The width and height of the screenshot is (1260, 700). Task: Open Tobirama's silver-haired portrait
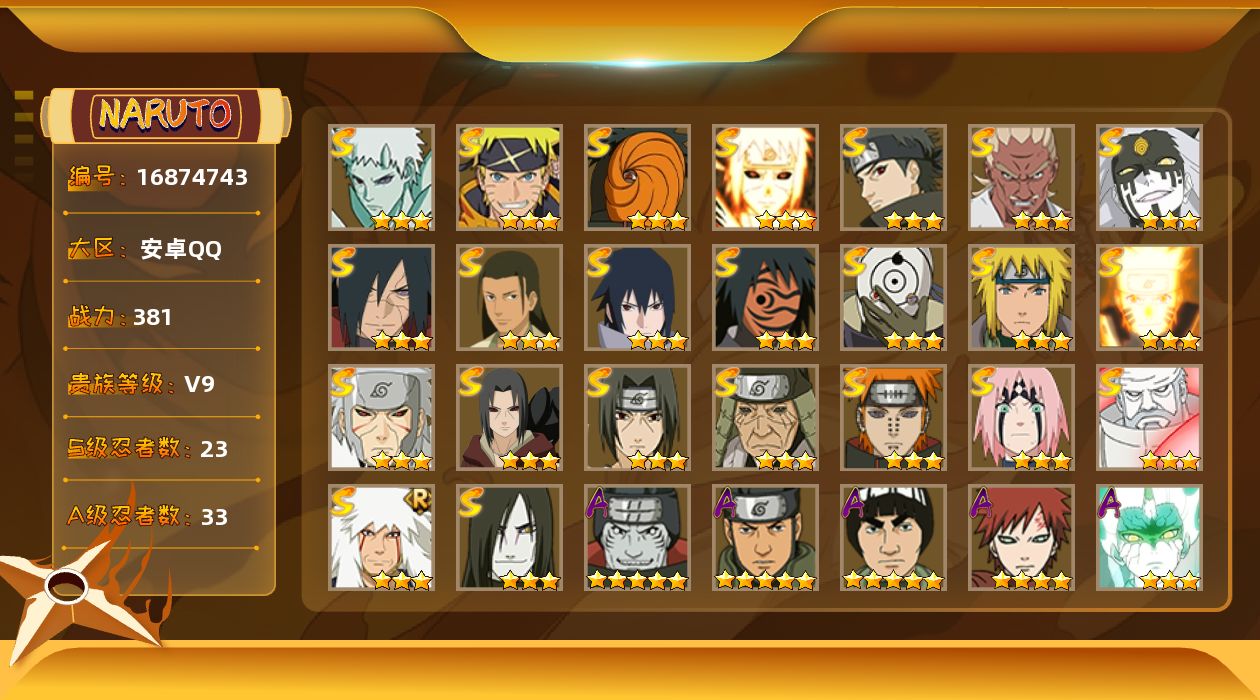[381, 417]
